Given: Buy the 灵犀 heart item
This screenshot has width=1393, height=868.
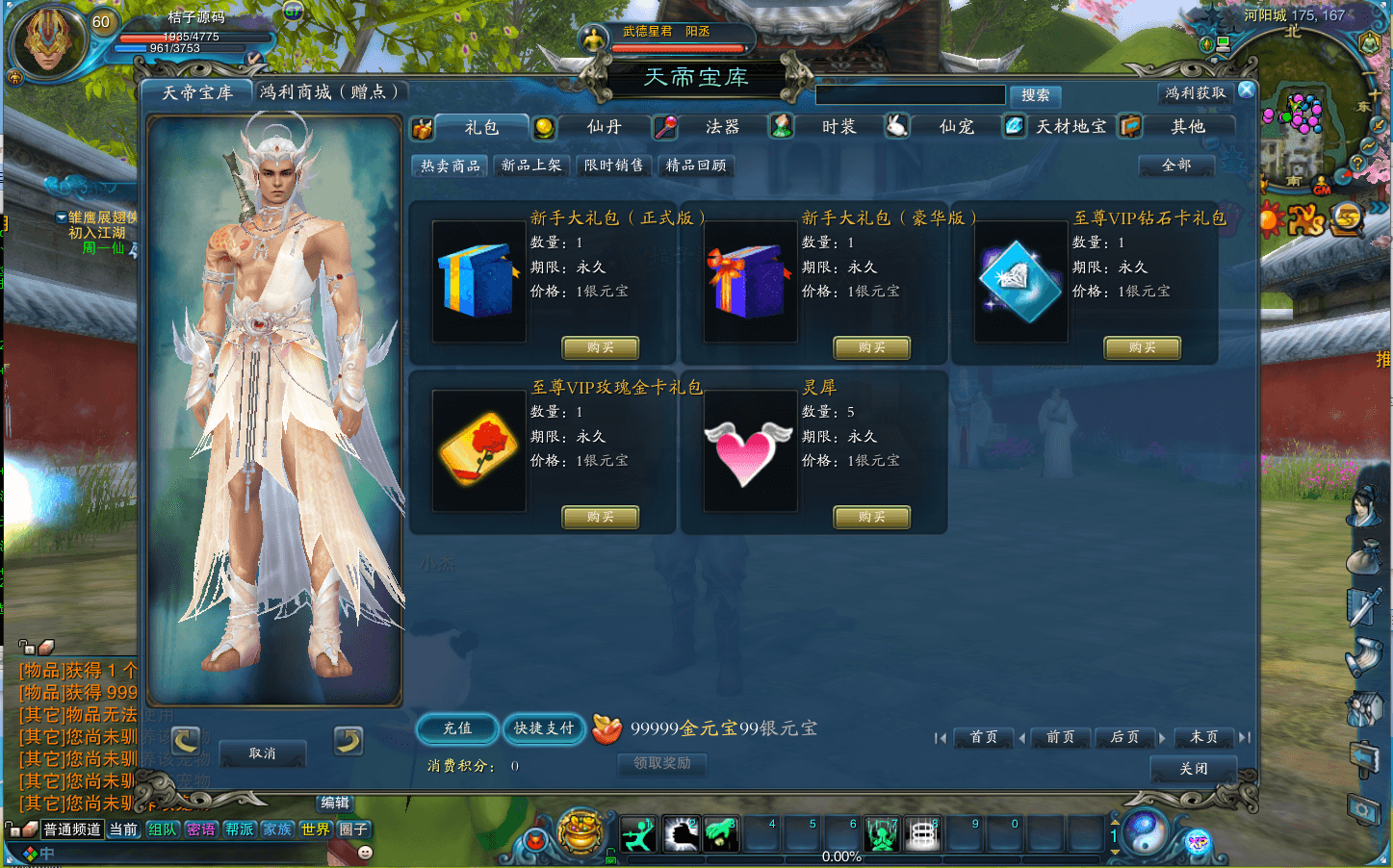Looking at the screenshot, I should coord(871,517).
